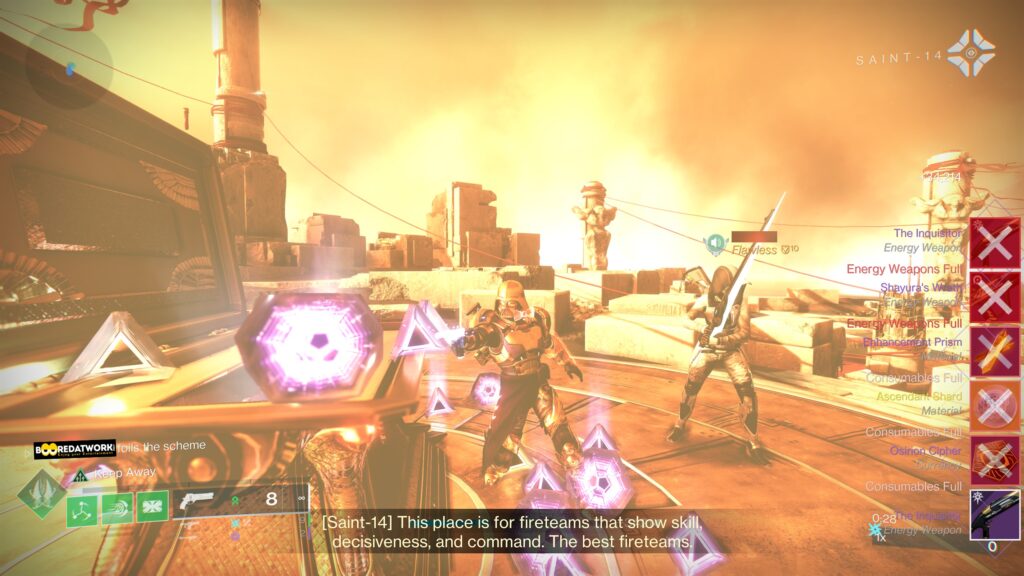1024x576 pixels.
Task: Select the Super ability diamond icon
Action: click(x=41, y=494)
